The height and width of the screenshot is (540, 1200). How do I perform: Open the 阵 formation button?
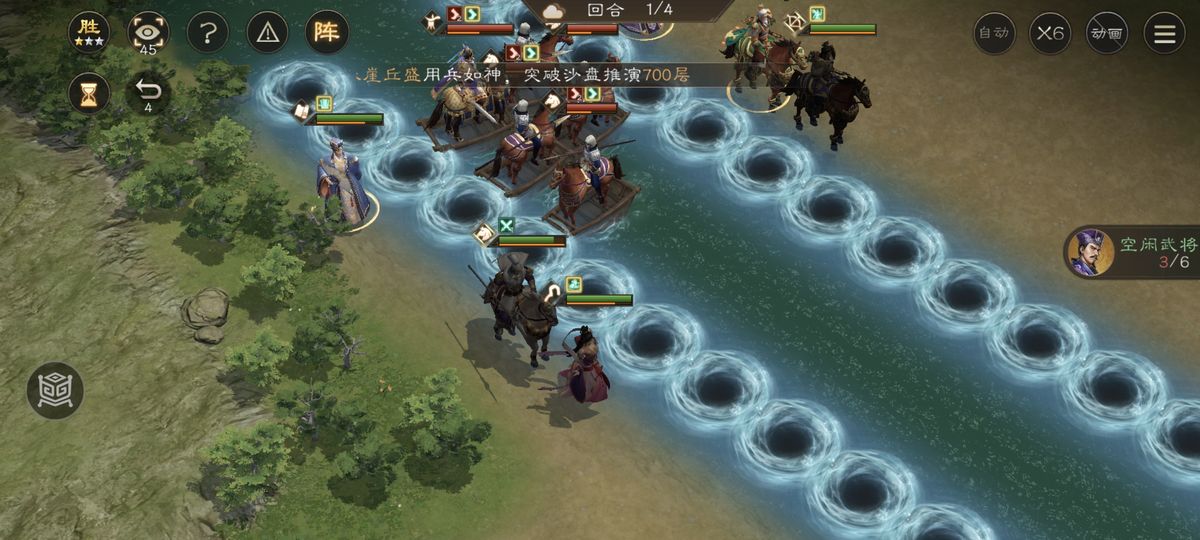point(327,32)
